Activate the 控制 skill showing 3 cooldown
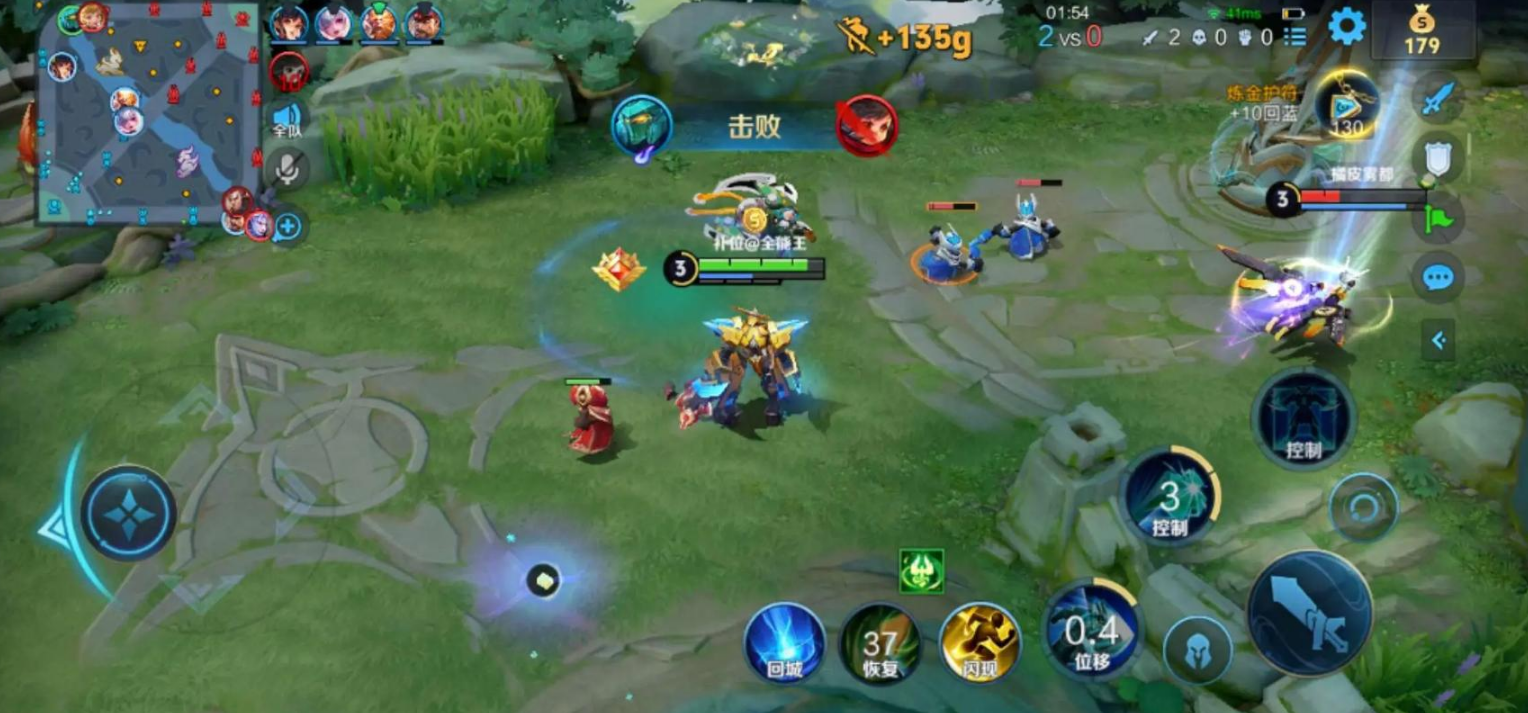1528x713 pixels. coord(1169,496)
